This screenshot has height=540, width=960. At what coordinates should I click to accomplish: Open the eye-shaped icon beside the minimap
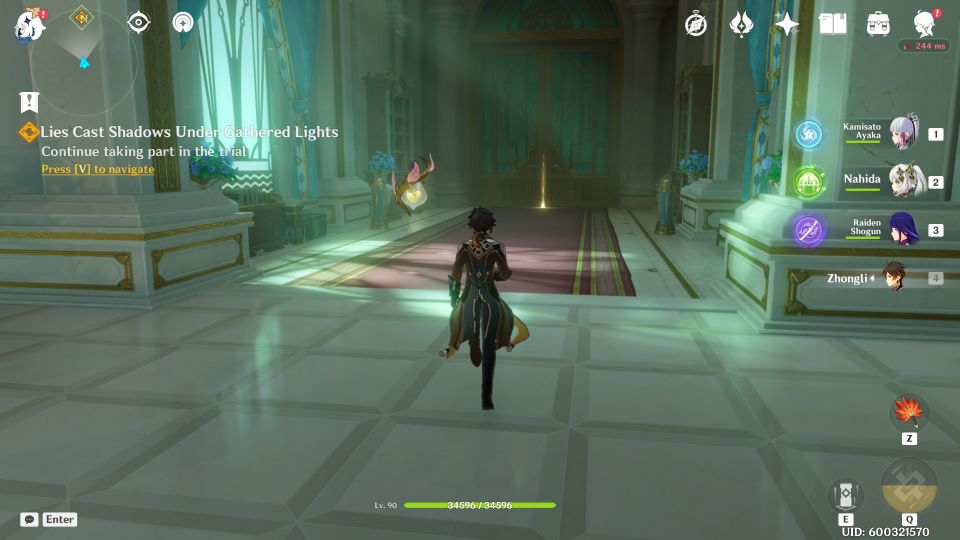point(138,22)
